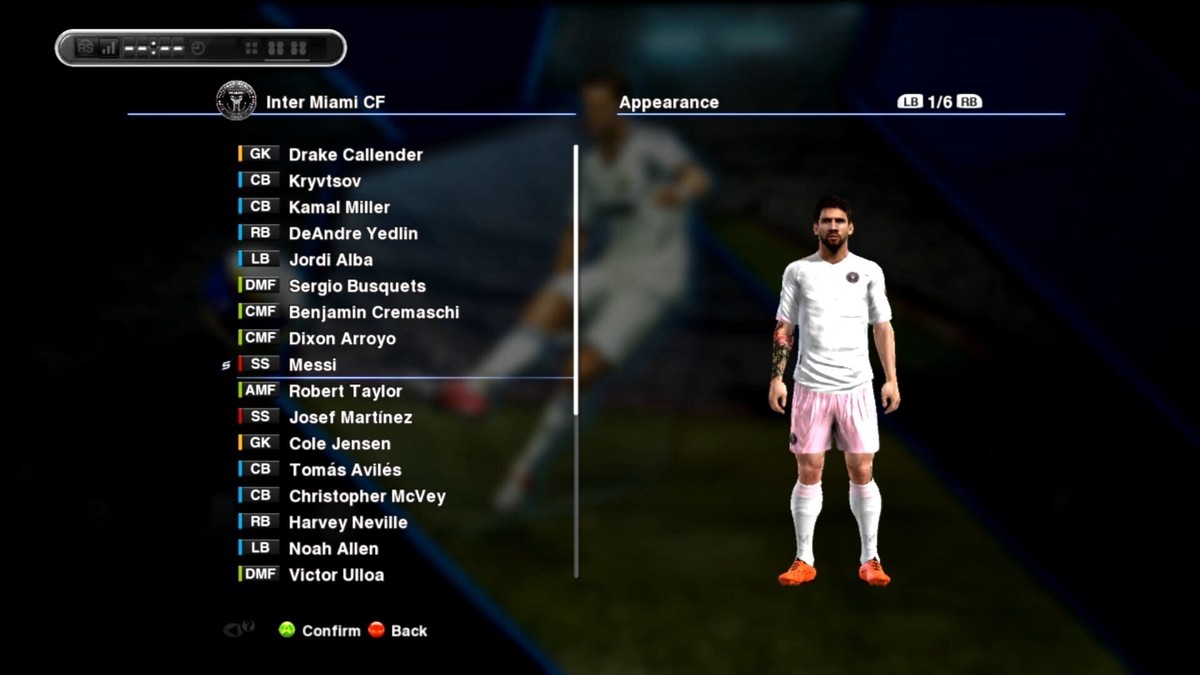This screenshot has height=675, width=1200.
Task: Select goalkeeper Drake Callender
Action: pyautogui.click(x=355, y=155)
